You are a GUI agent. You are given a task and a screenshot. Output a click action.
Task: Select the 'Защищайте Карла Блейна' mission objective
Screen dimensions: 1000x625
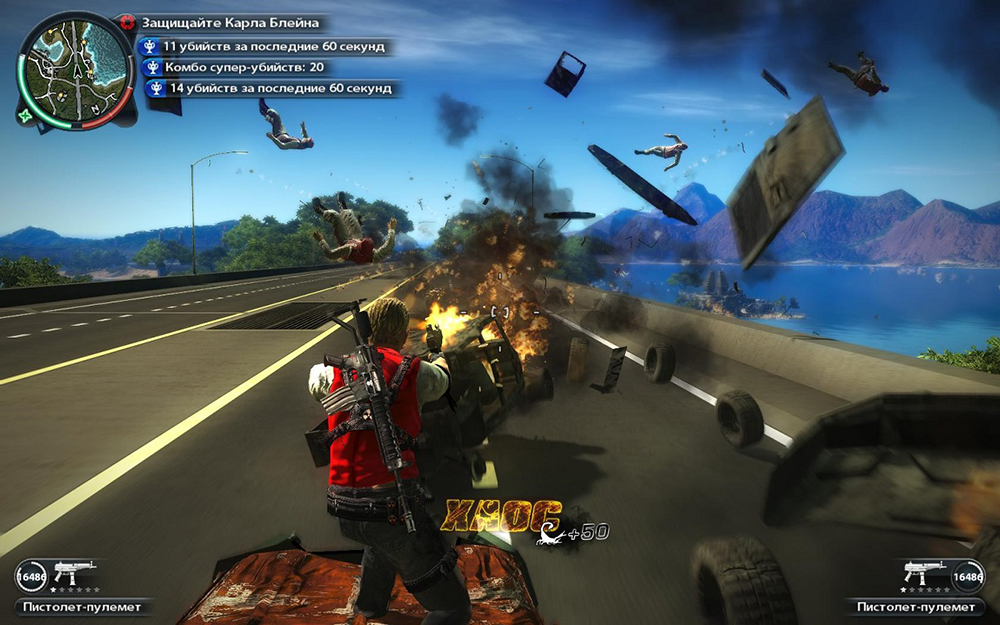coord(231,22)
